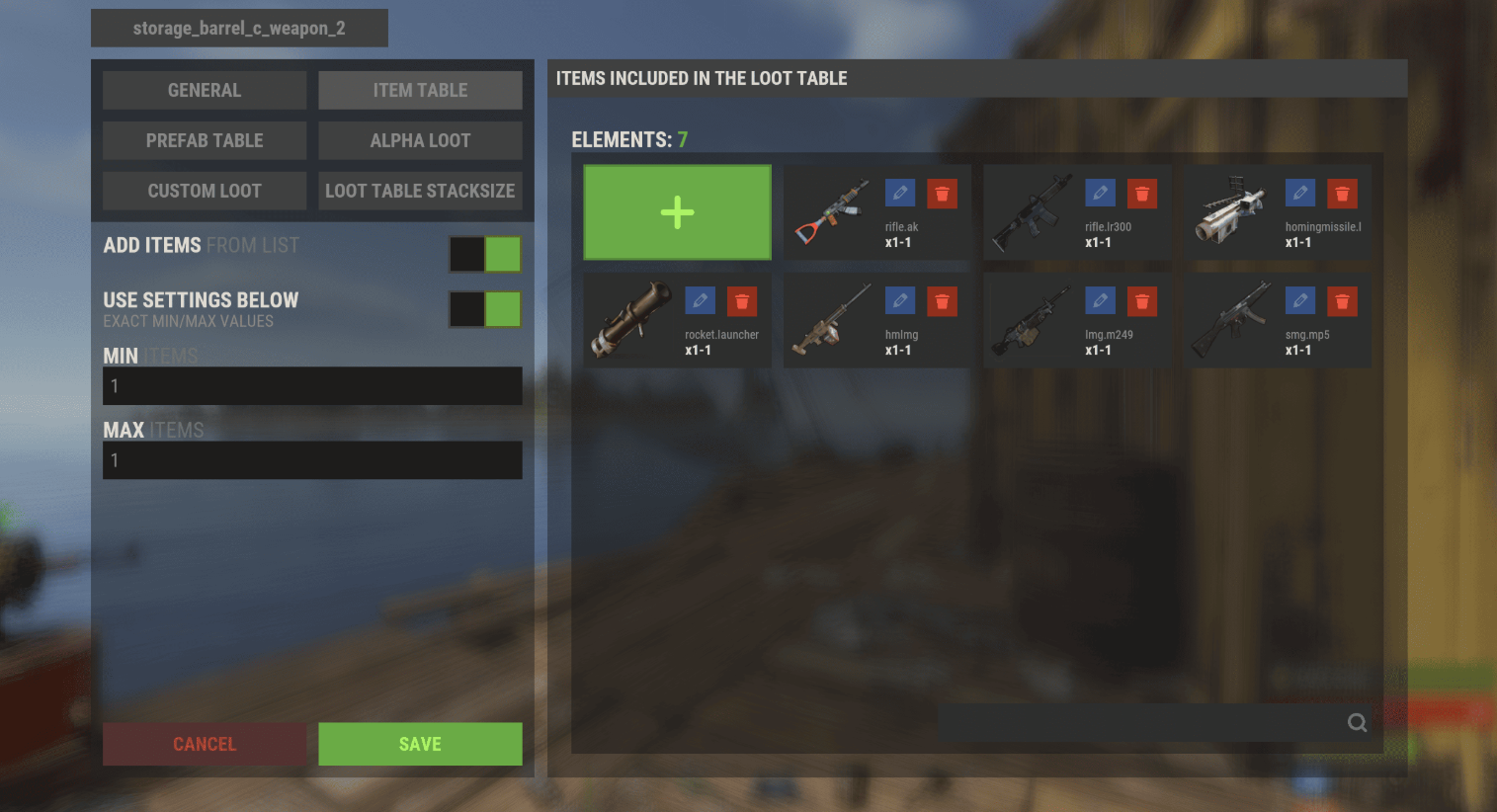1497x812 pixels.
Task: Select the Prefab Table tab
Action: [205, 140]
